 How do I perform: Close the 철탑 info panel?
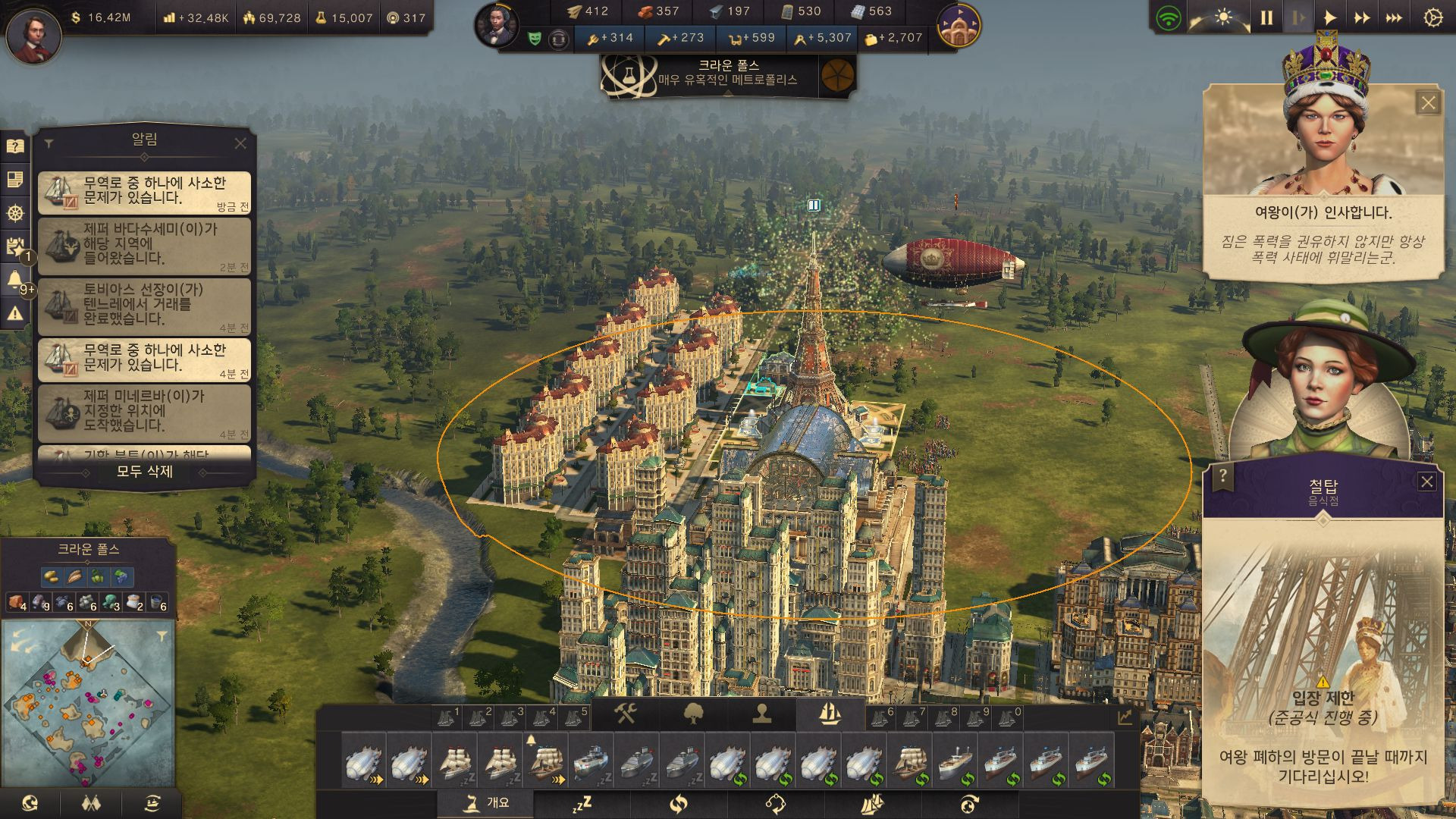pyautogui.click(x=1426, y=482)
